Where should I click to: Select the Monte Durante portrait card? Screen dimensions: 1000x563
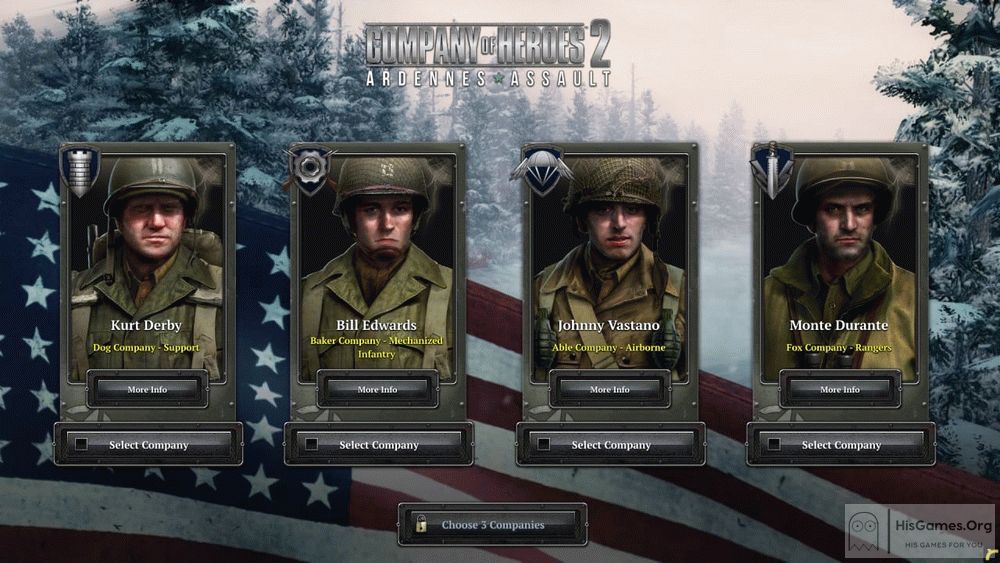[840, 250]
